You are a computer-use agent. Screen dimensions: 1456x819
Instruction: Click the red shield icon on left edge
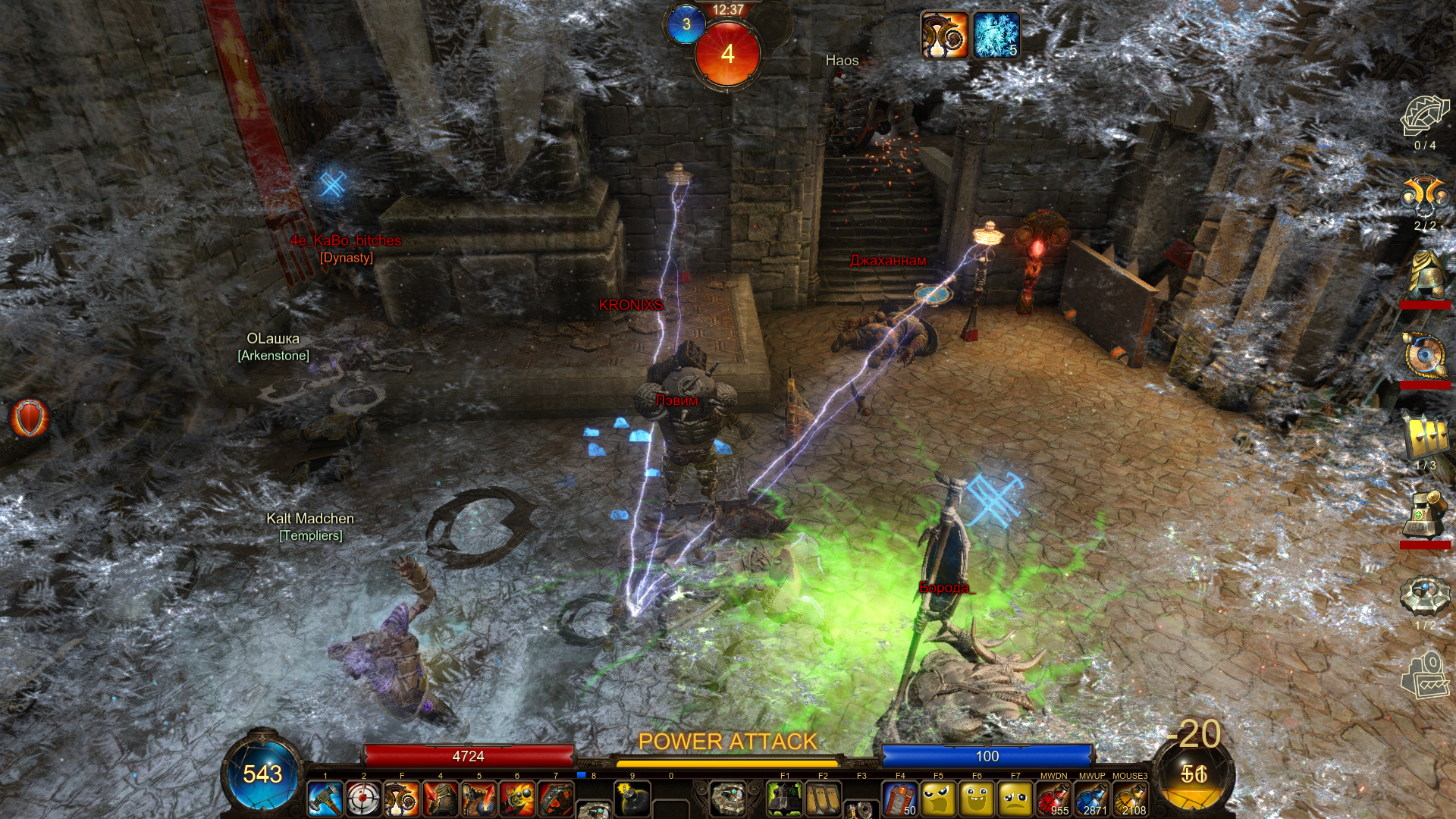tap(30, 418)
